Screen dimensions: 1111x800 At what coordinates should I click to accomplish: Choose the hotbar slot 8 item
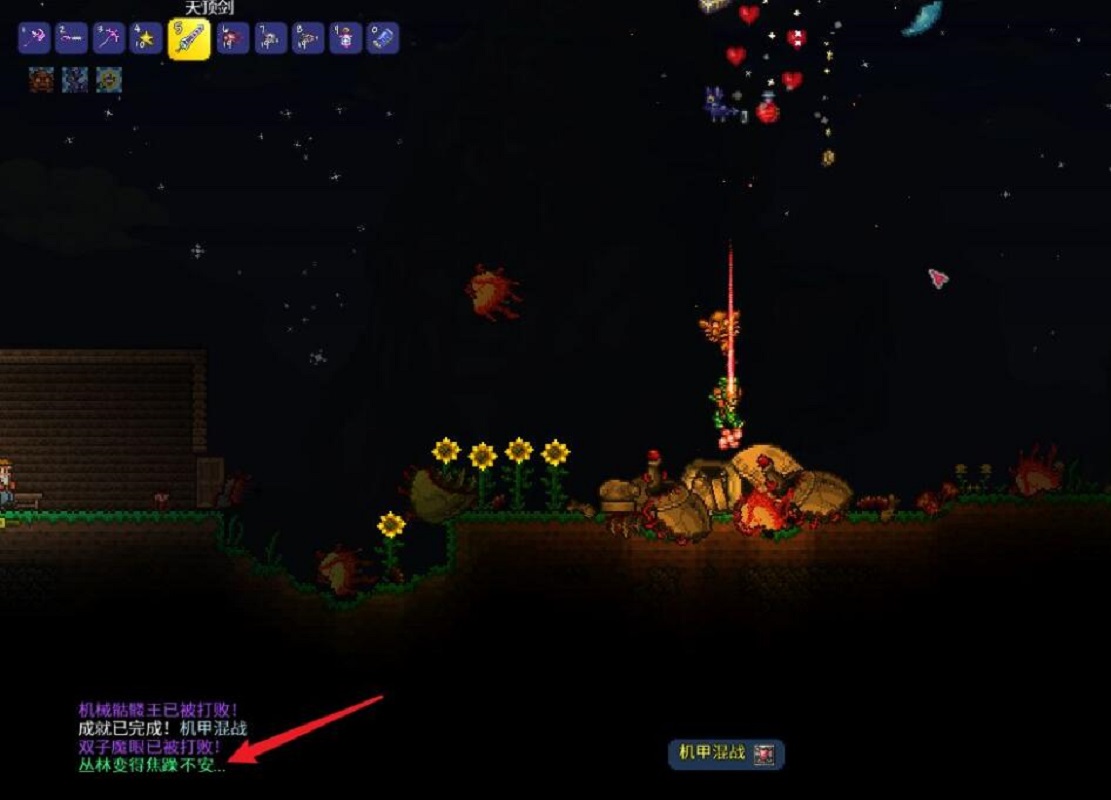click(x=308, y=39)
